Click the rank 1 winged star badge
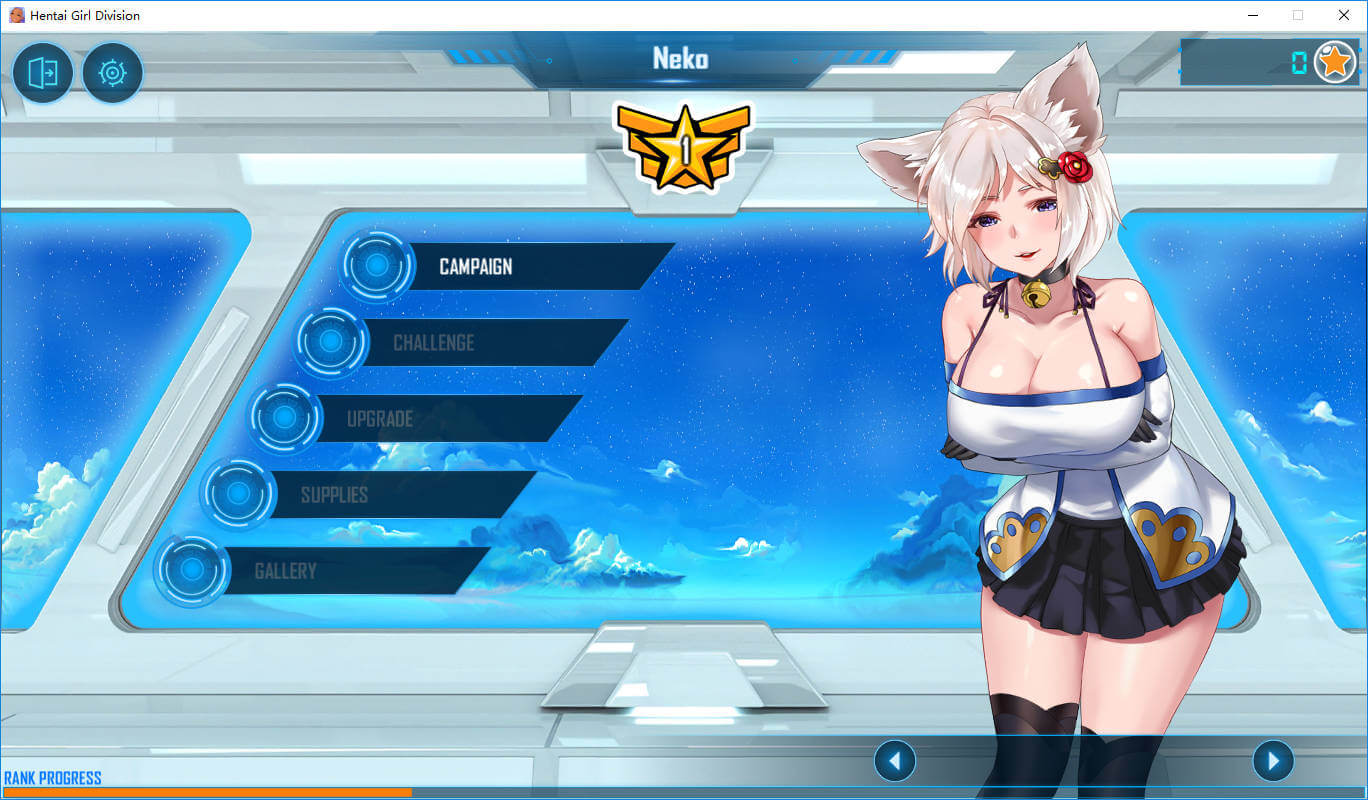Screen dimensions: 1368x800 684,147
